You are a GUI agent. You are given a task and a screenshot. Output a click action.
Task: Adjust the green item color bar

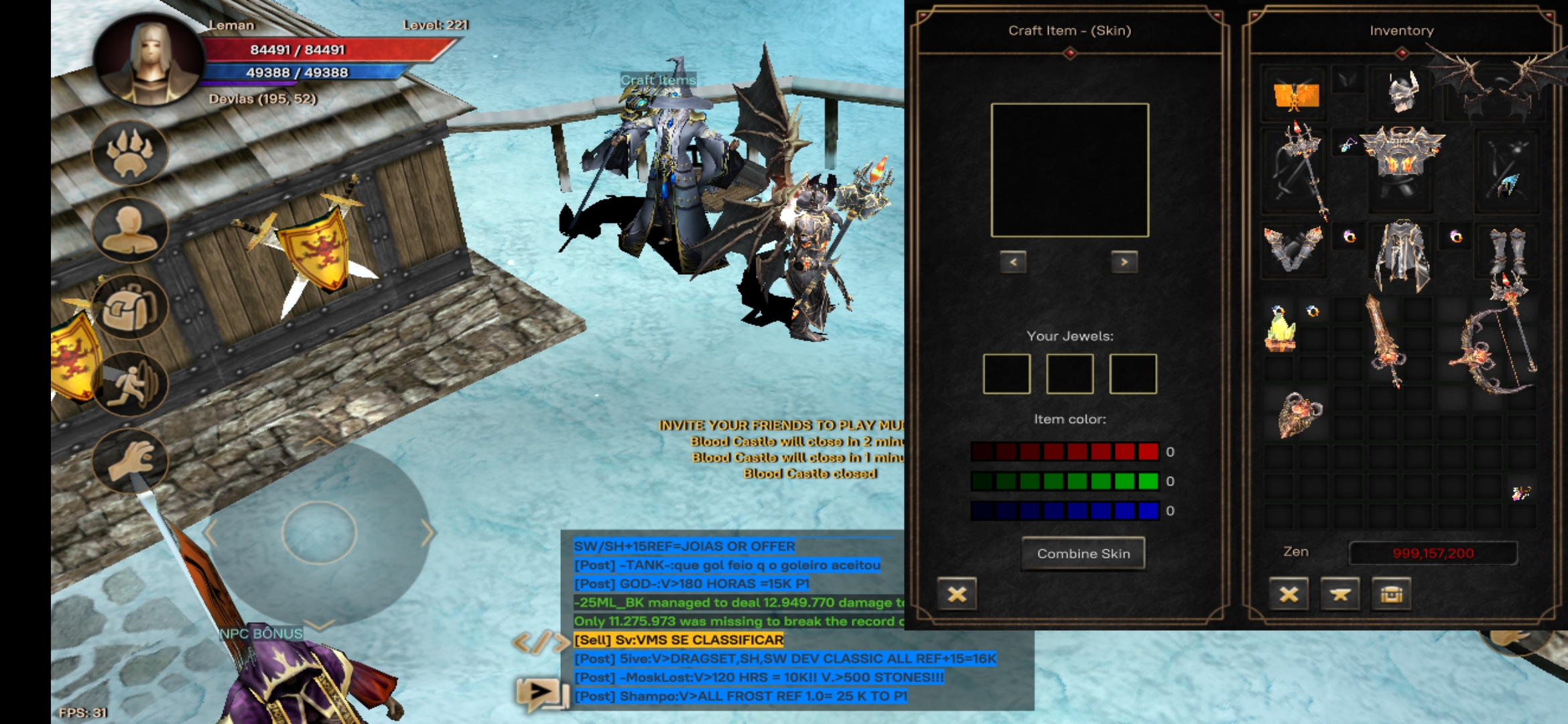click(x=1065, y=481)
